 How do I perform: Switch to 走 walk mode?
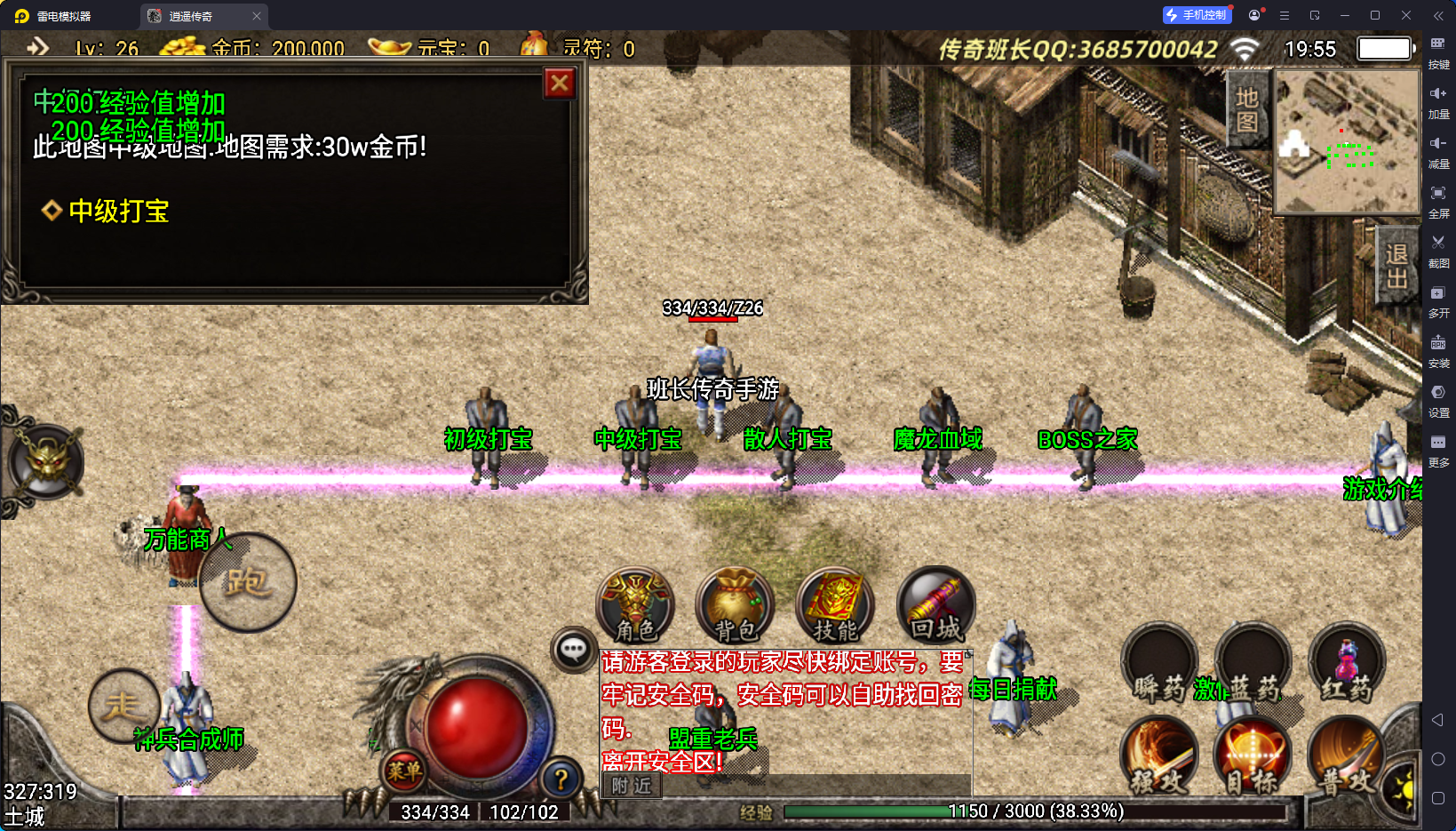click(x=123, y=706)
